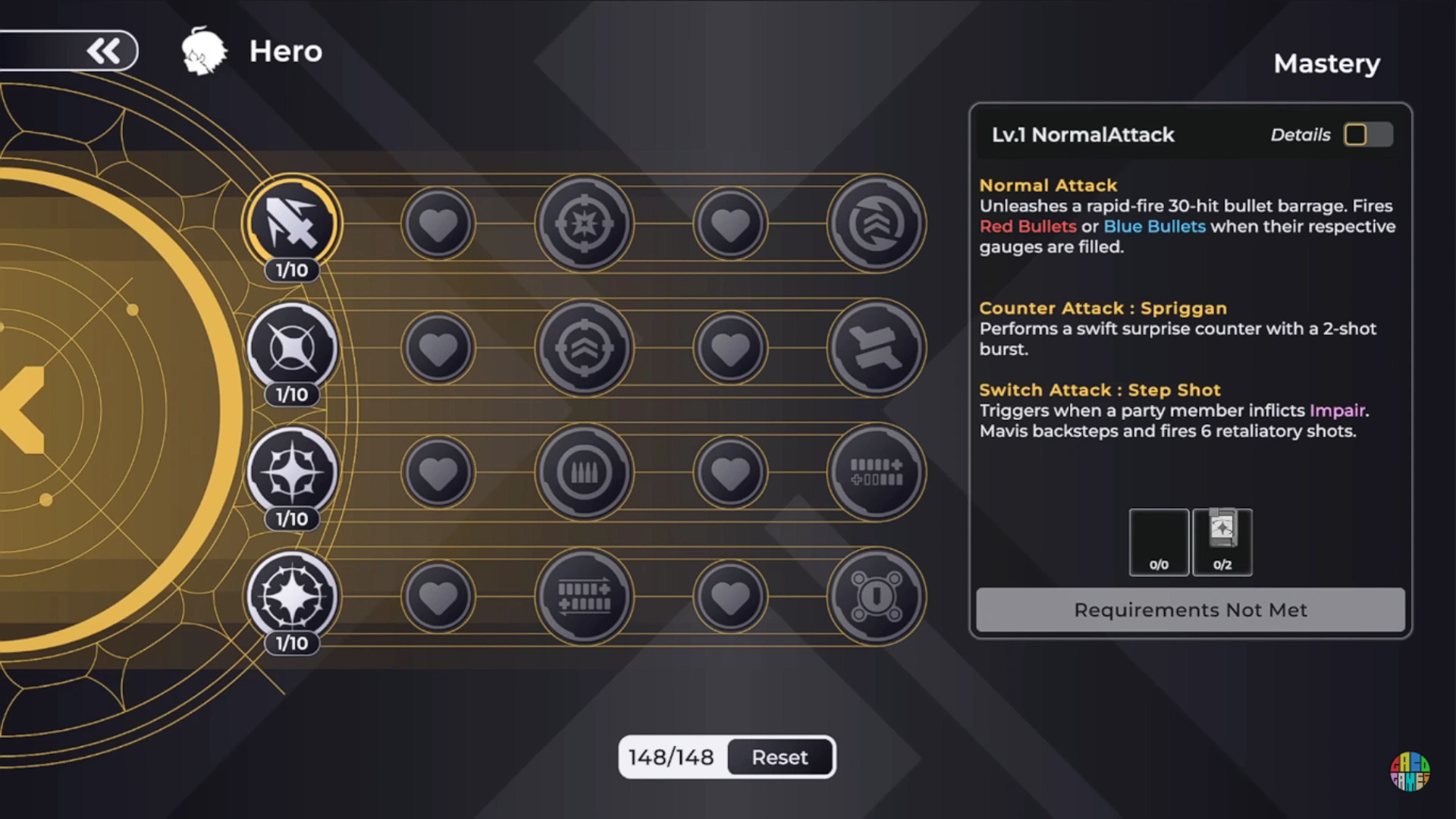Select the four-corner shield mastery node
This screenshot has height=819, width=1456.
(876, 597)
